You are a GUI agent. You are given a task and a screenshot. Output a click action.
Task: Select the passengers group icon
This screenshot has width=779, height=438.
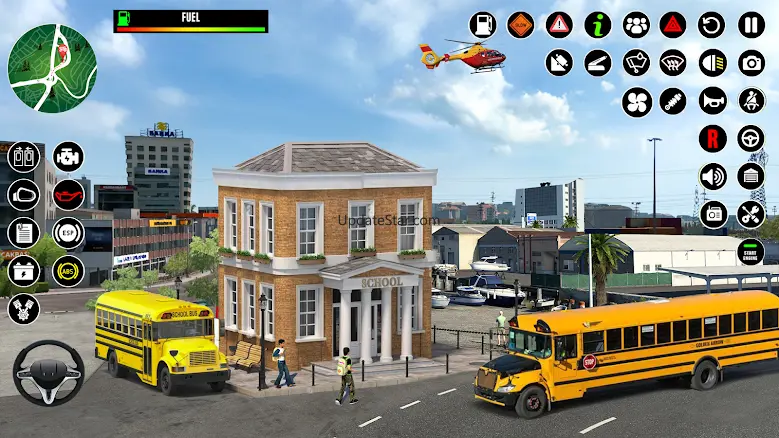(636, 25)
